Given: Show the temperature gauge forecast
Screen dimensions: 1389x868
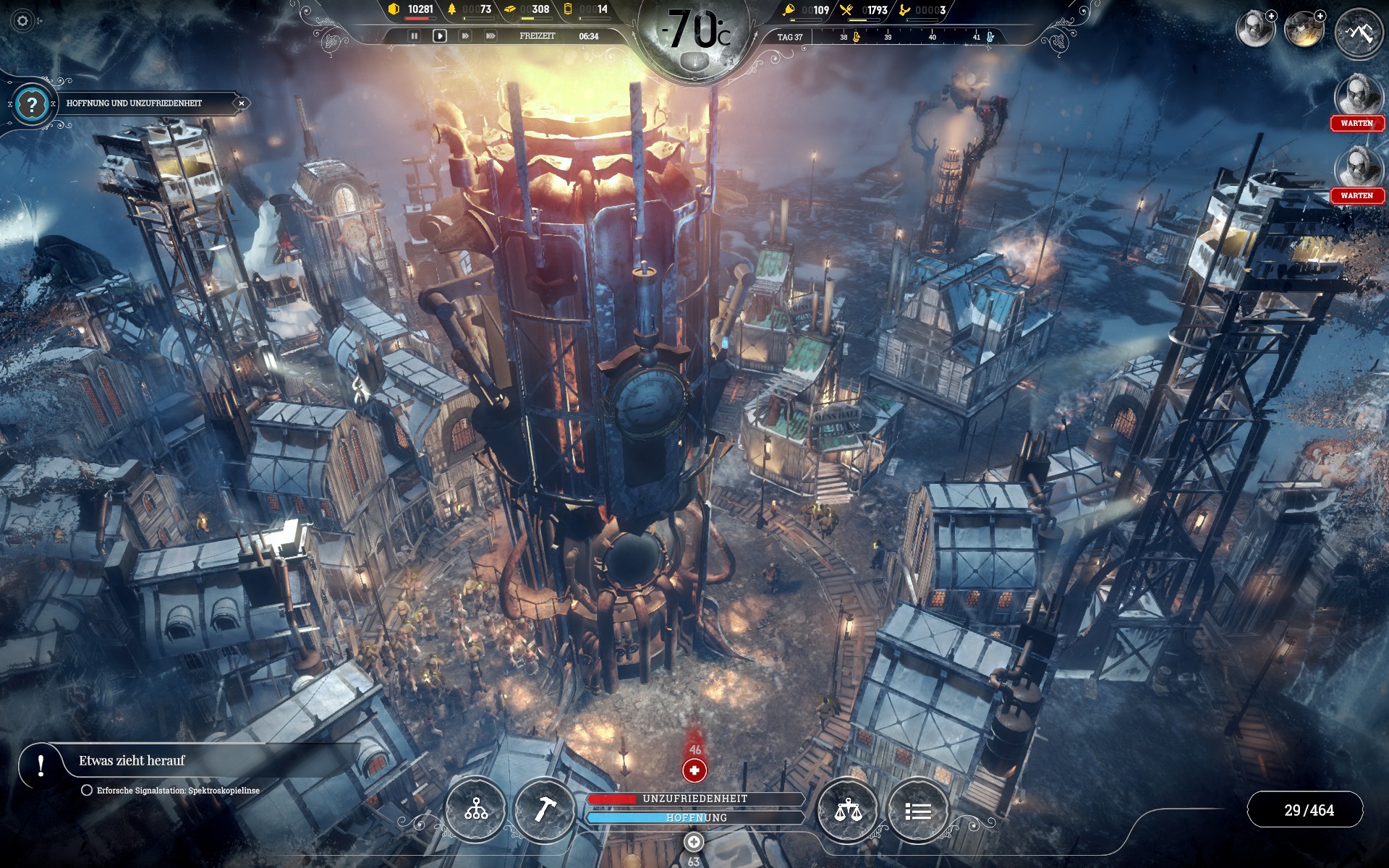Looking at the screenshot, I should (696, 33).
